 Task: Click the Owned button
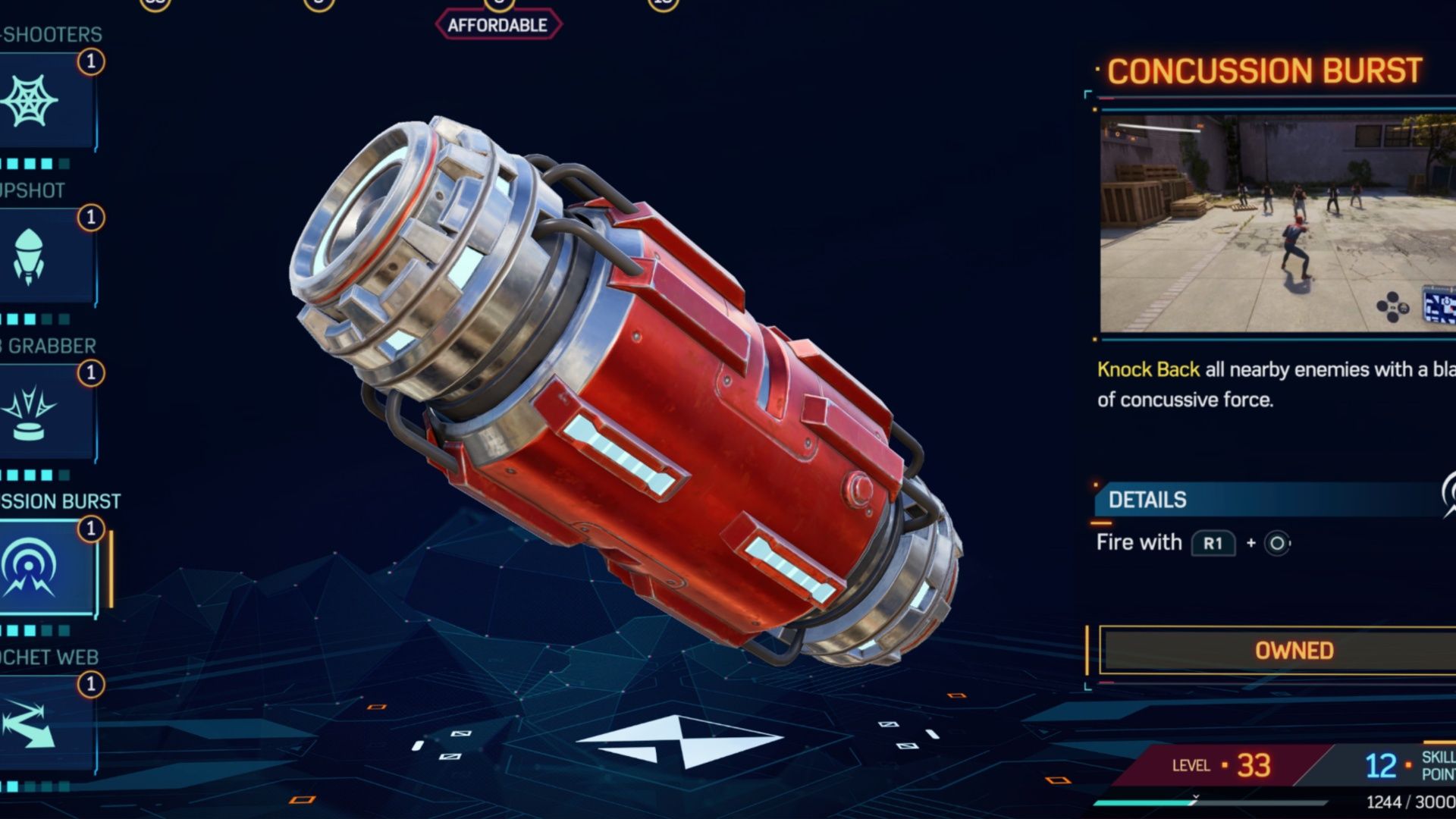pos(1291,651)
